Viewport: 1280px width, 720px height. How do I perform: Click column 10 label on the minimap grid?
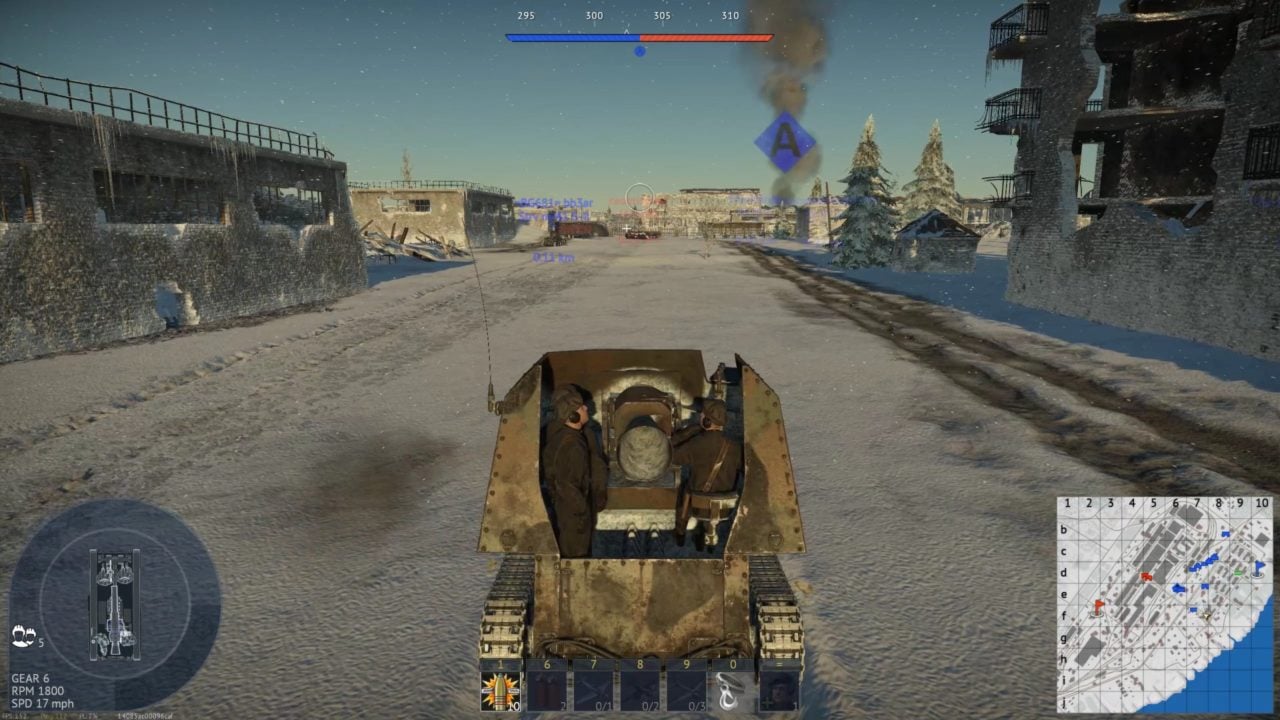click(x=1261, y=503)
